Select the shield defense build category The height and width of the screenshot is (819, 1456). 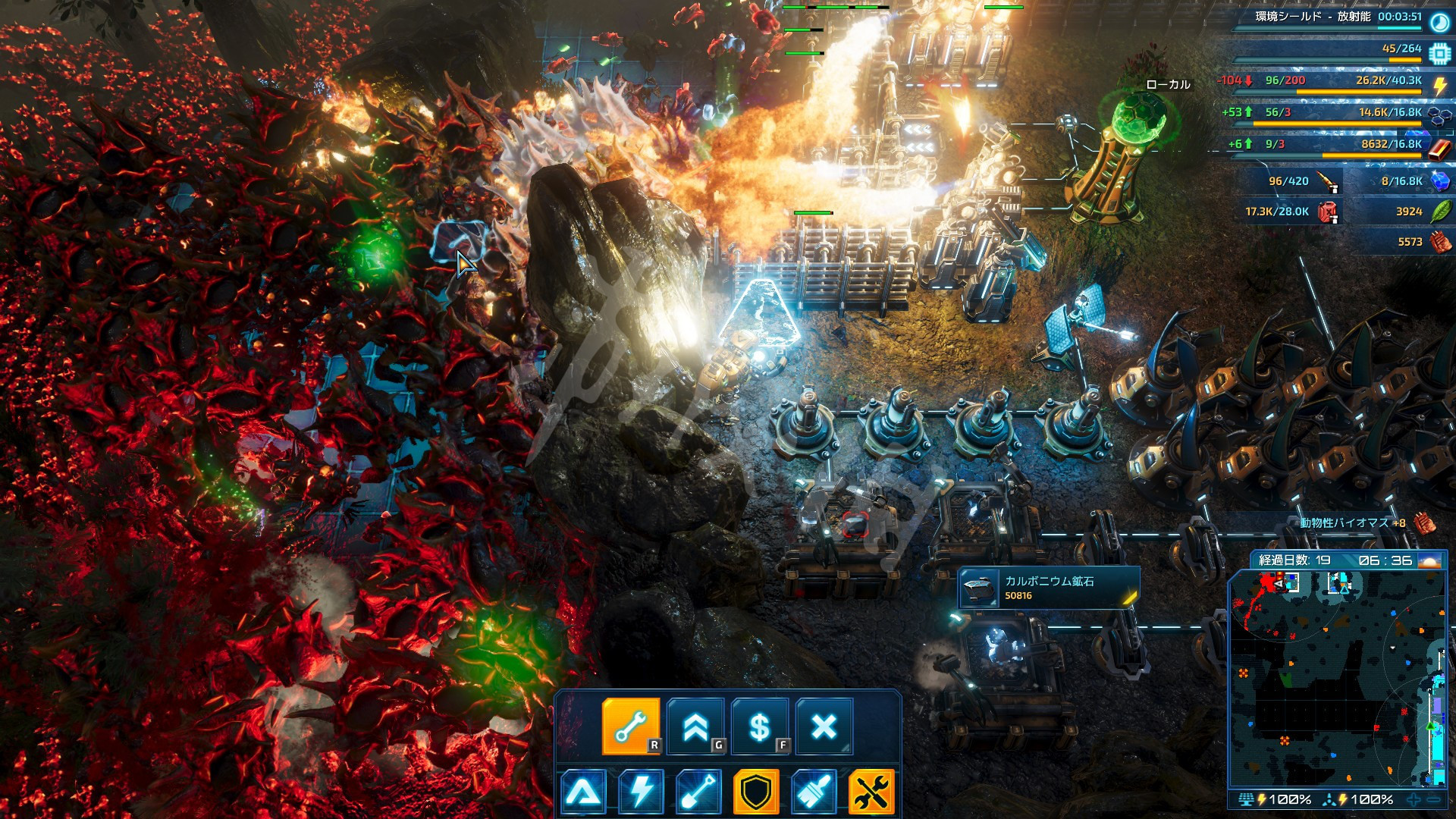point(756,792)
